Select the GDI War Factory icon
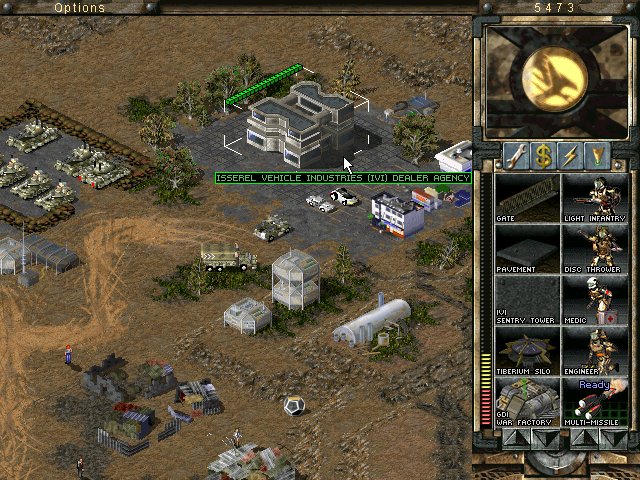The width and height of the screenshot is (640, 480). 527,401
